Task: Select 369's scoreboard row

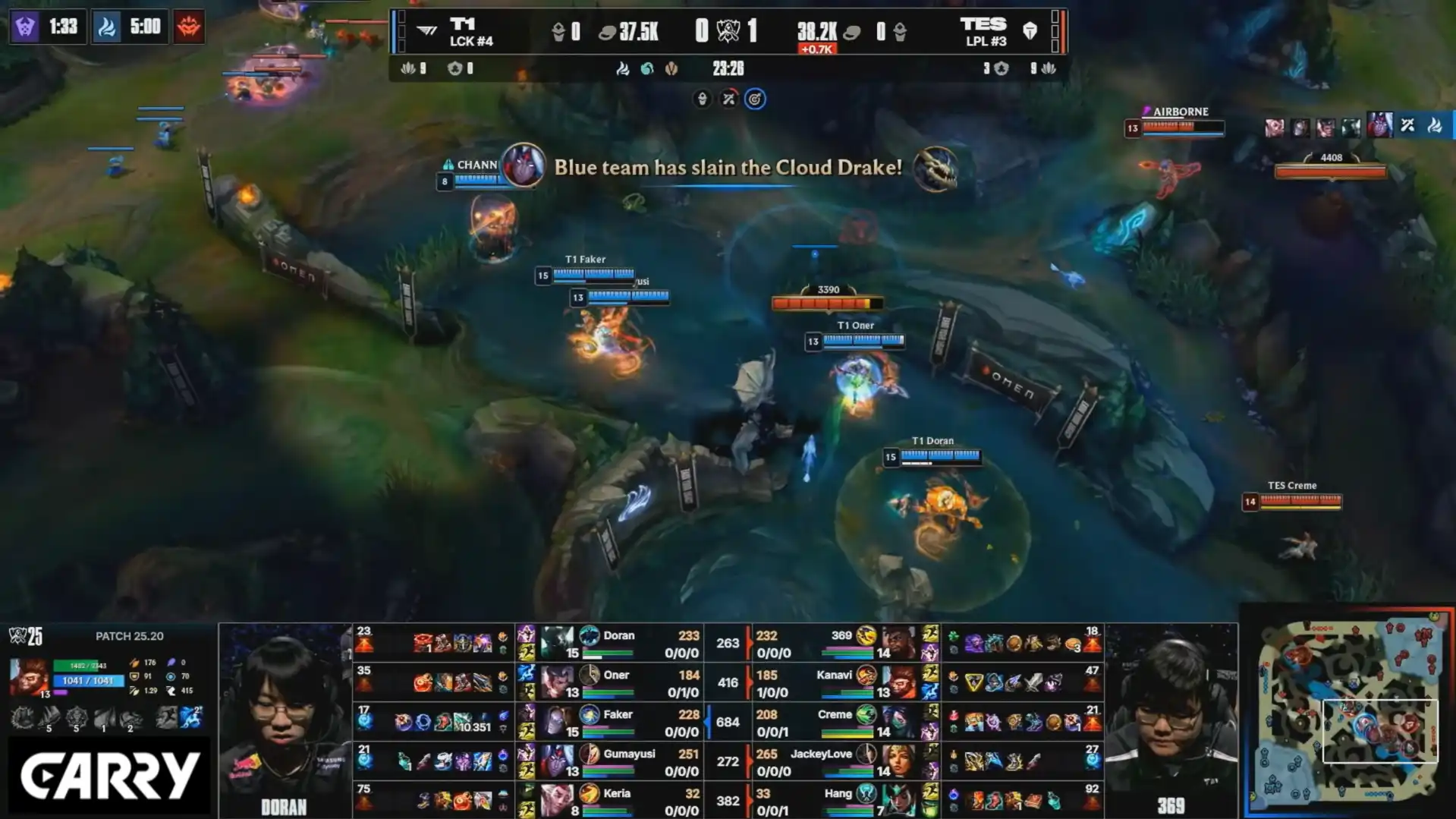Action: click(842, 644)
